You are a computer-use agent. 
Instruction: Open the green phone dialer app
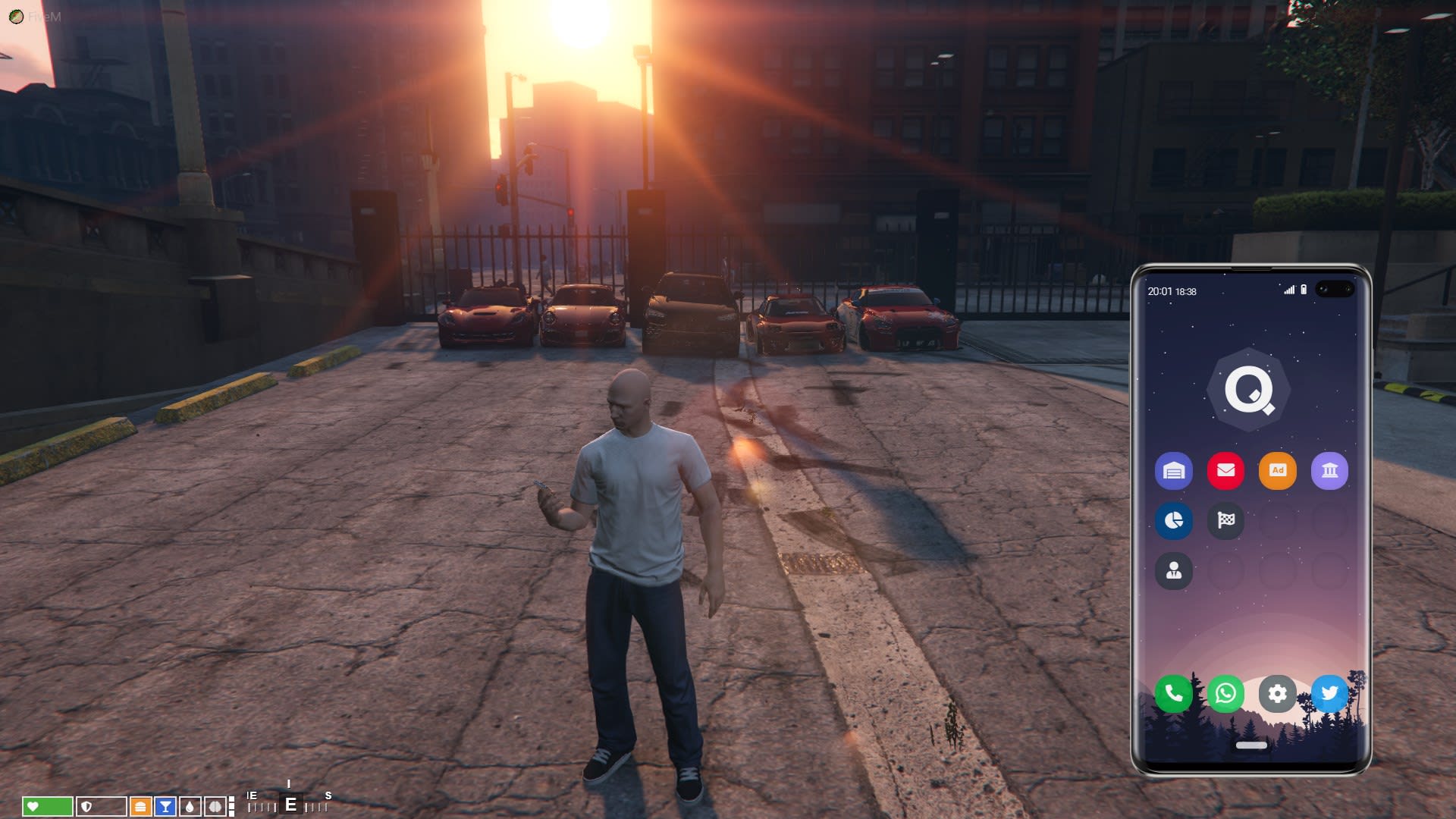pyautogui.click(x=1173, y=693)
